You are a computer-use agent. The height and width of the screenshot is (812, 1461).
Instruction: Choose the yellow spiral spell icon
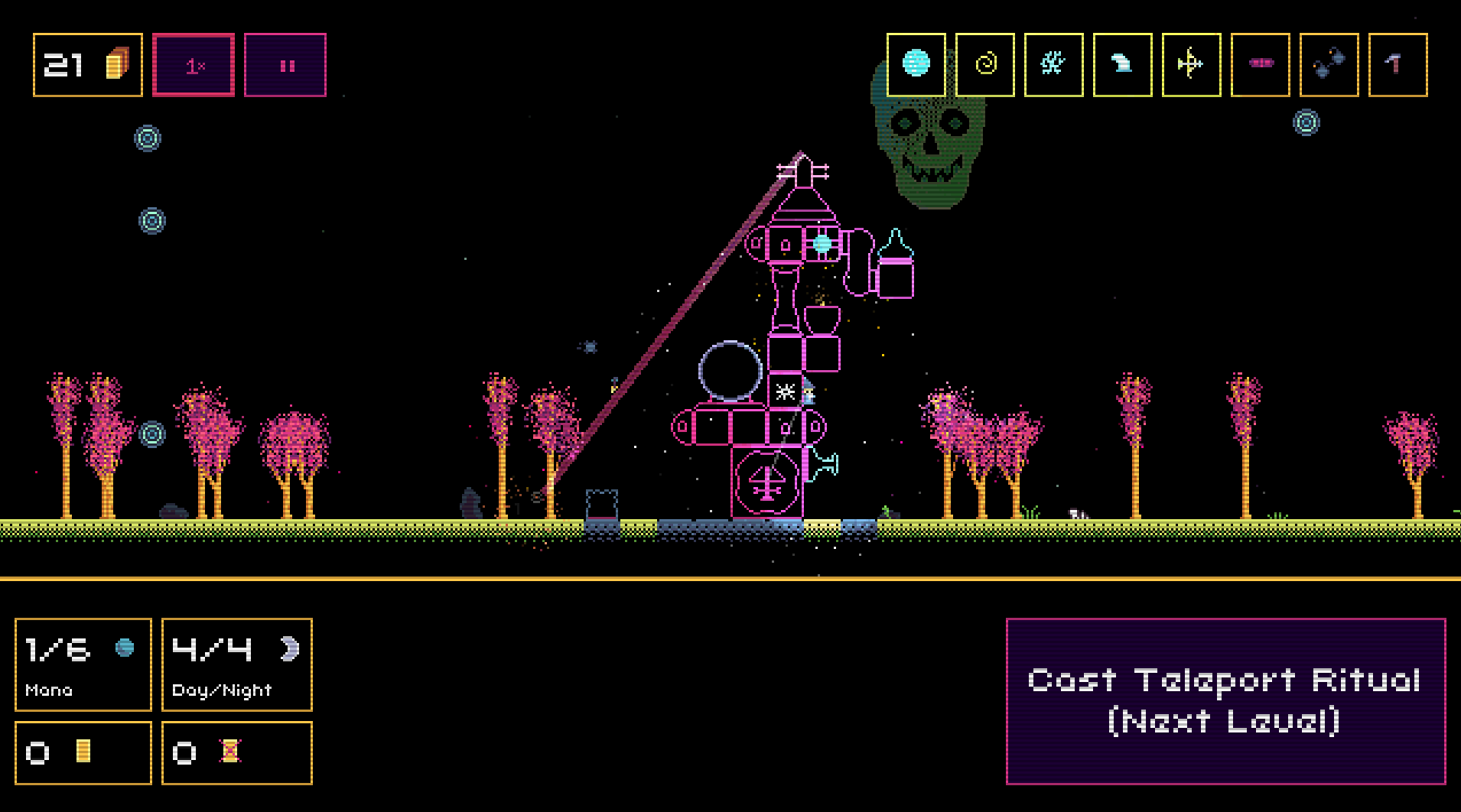pyautogui.click(x=985, y=64)
